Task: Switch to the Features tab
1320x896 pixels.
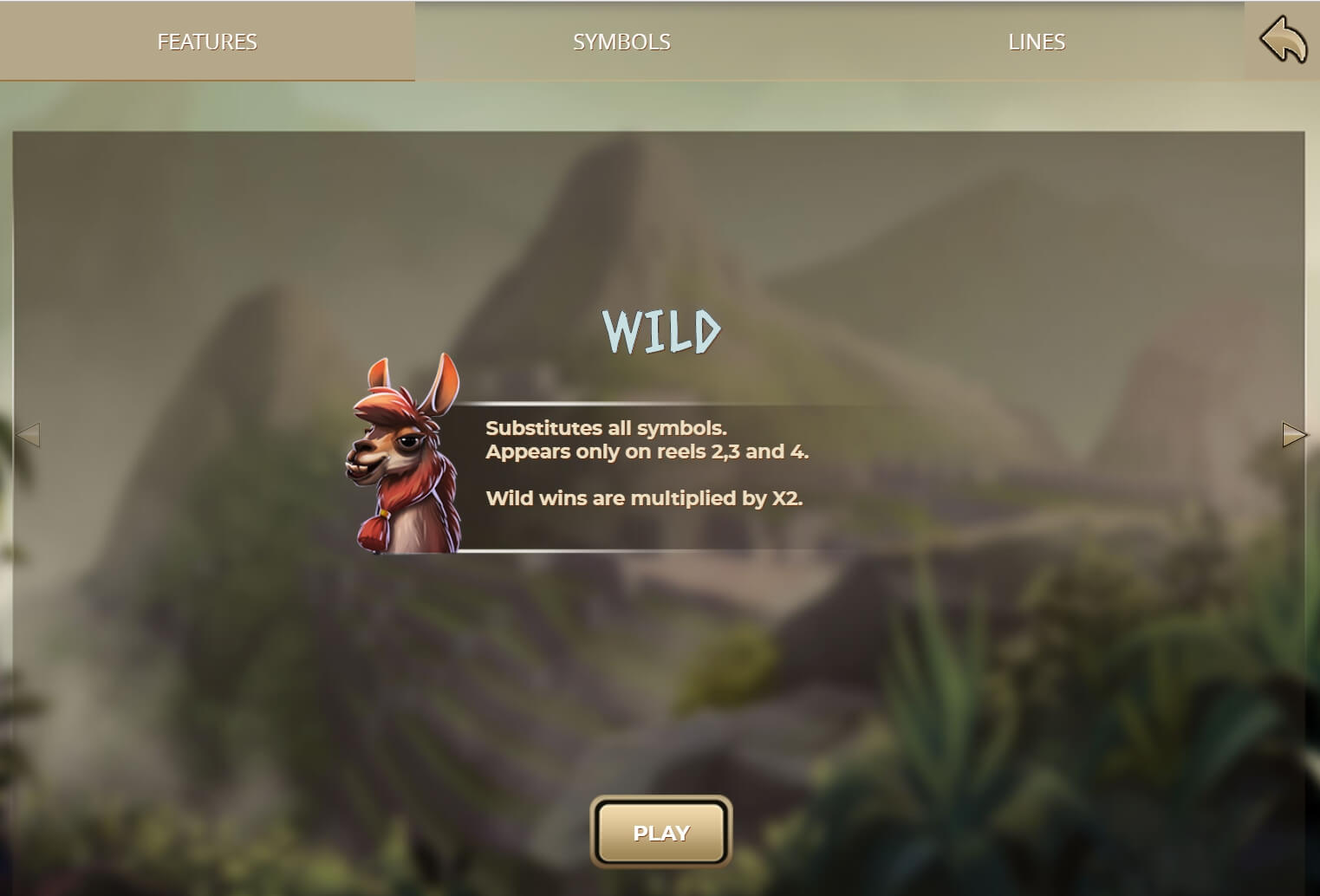Action: [207, 42]
